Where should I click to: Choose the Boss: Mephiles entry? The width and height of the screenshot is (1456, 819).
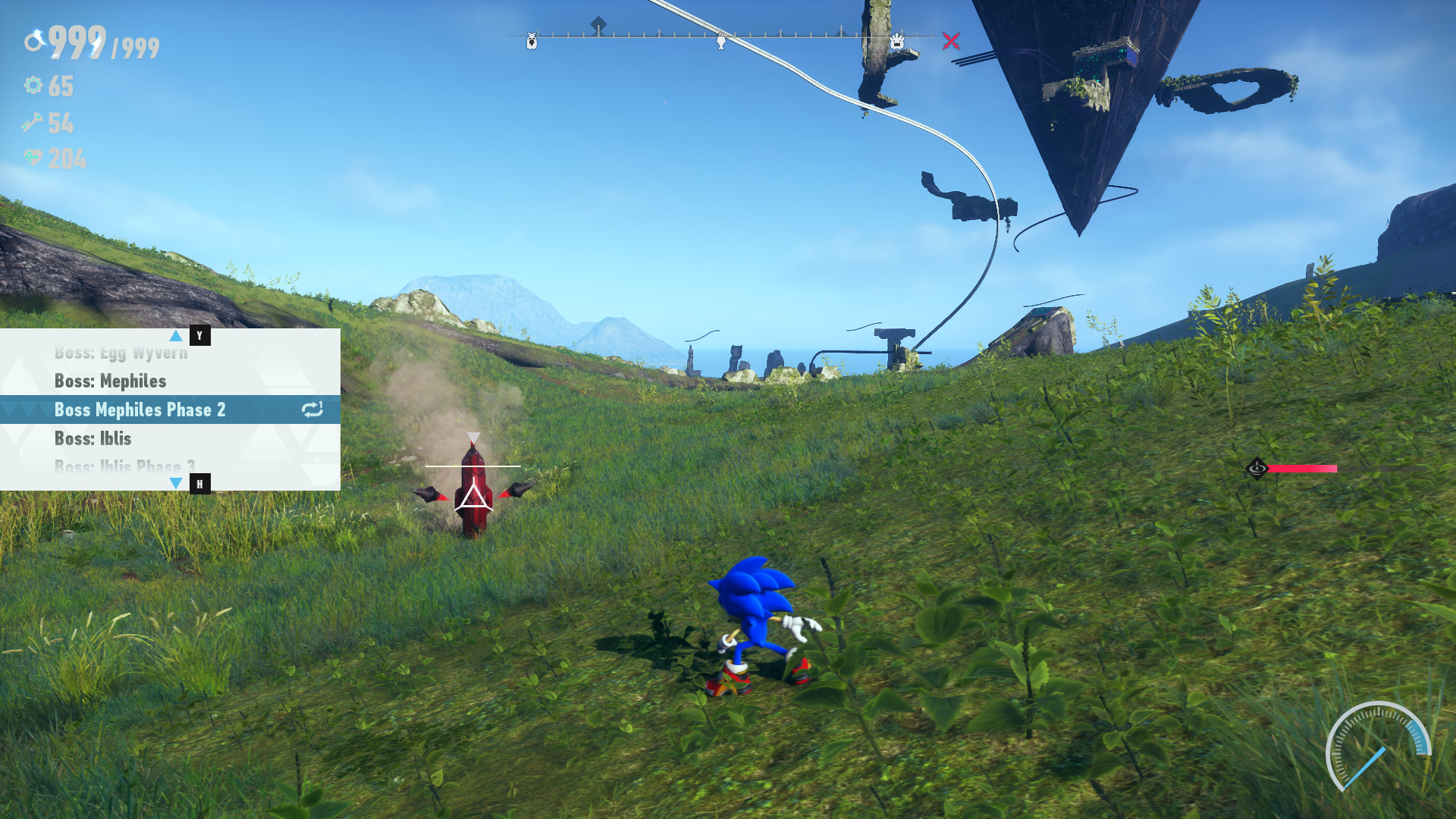coord(110,381)
